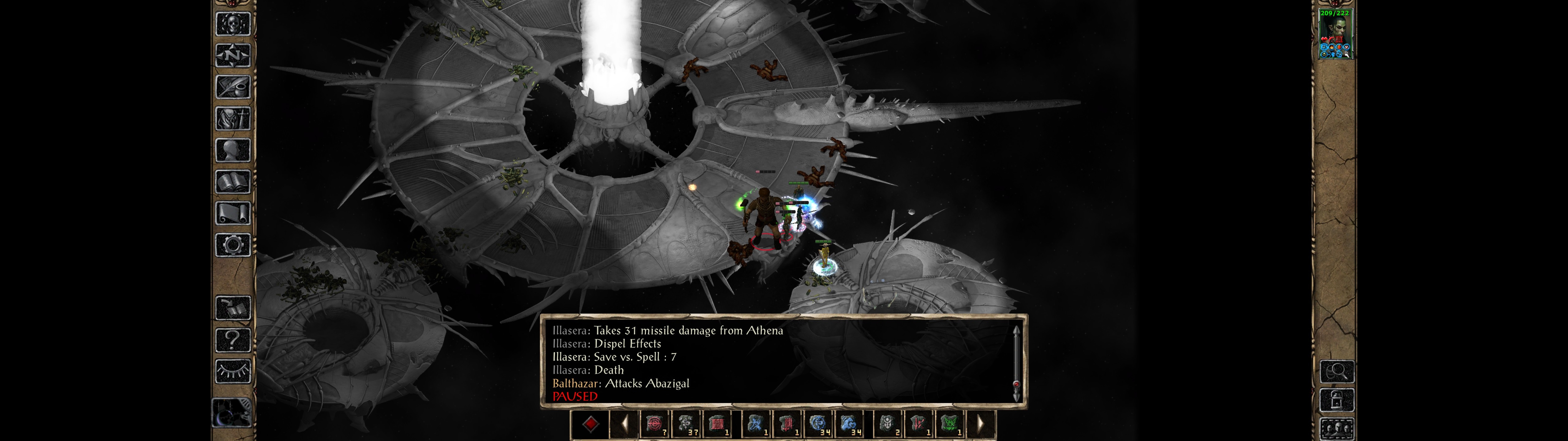Cast the red target-circle spell
Viewport: 1568px width, 441px height.
coord(654,424)
